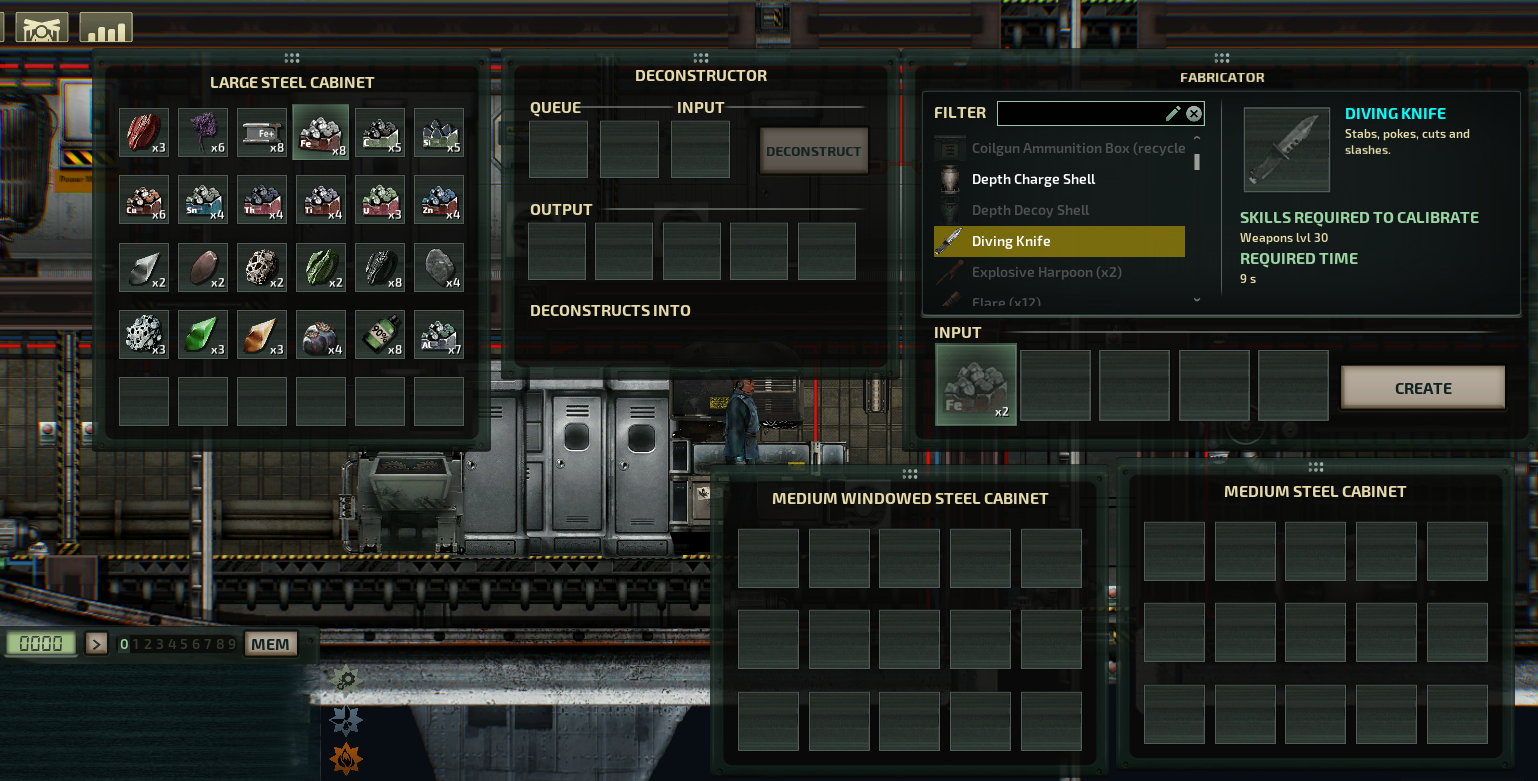The width and height of the screenshot is (1538, 781).
Task: Select the 90% alcohol bottle in the cabinet
Action: [380, 335]
